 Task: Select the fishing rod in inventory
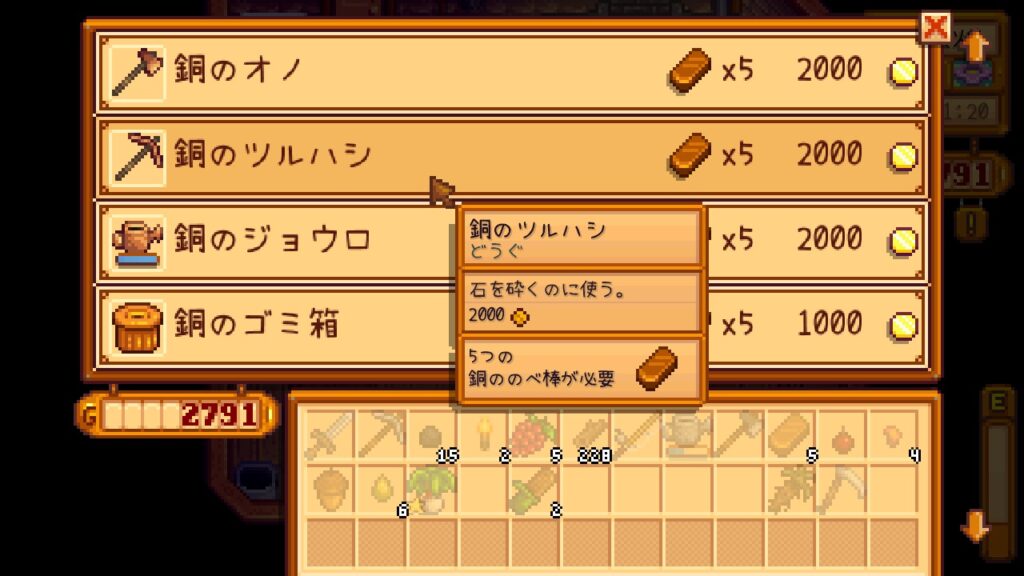point(637,437)
